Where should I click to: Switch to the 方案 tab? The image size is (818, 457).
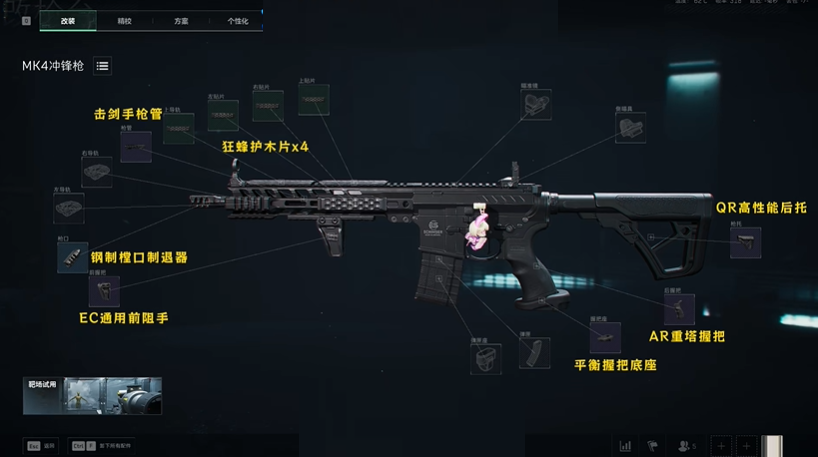tap(181, 20)
